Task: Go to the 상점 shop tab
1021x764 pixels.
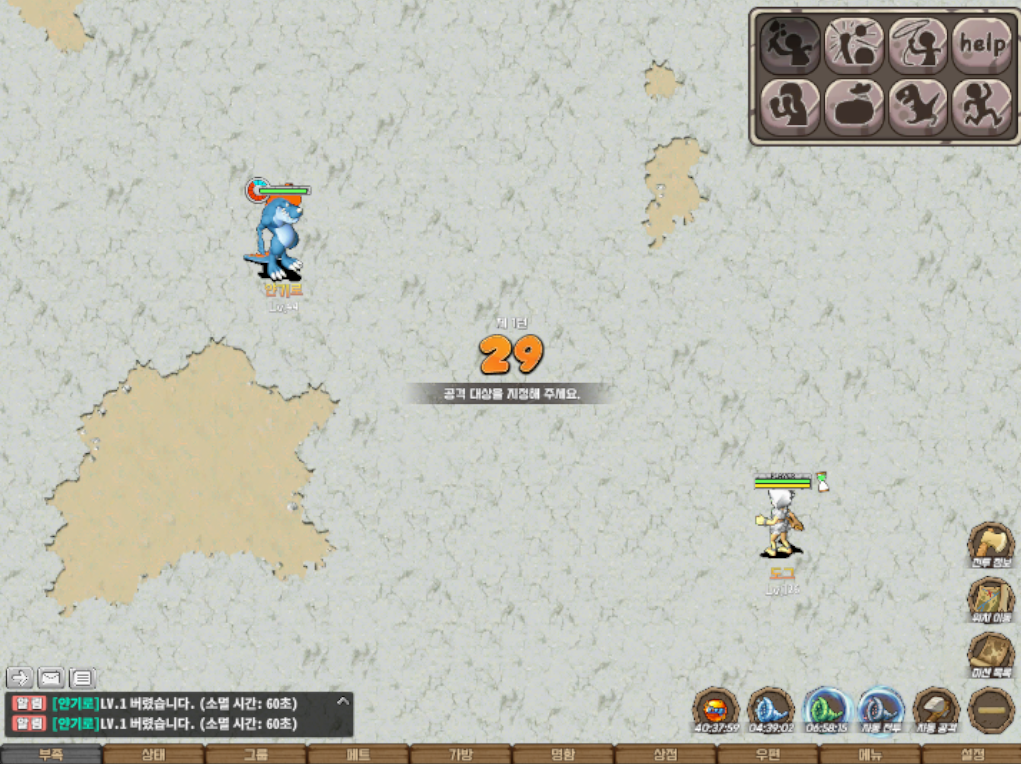Action: click(x=665, y=754)
